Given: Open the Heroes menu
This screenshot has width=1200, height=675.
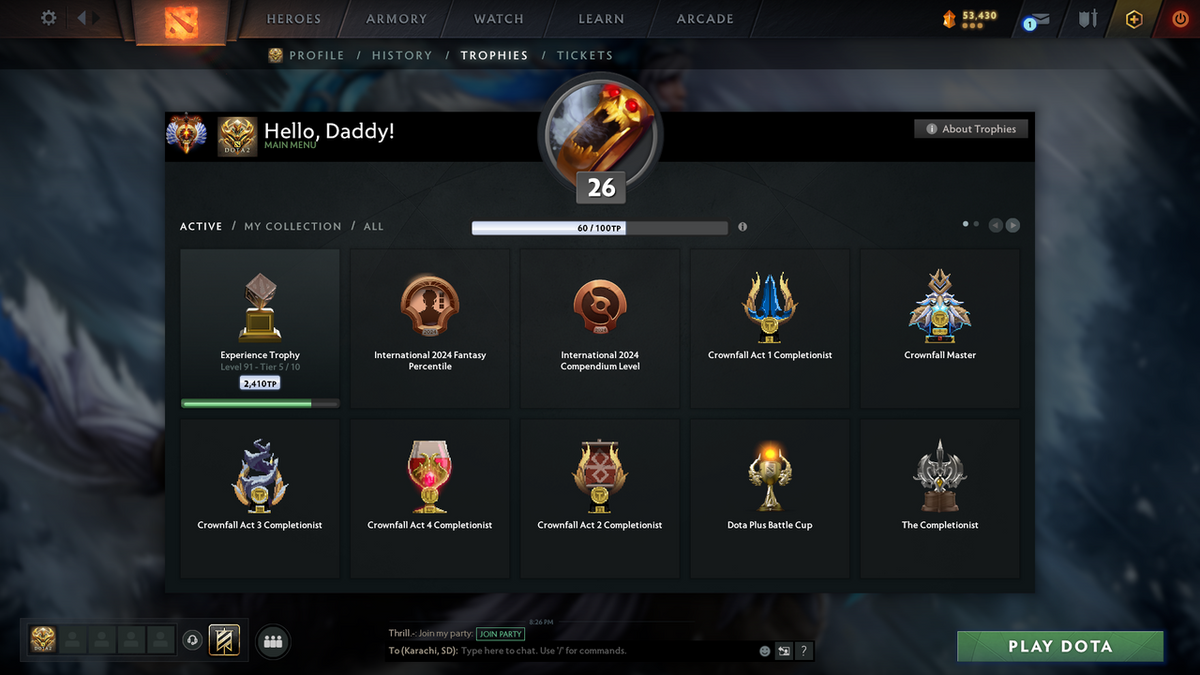Looking at the screenshot, I should 294,19.
